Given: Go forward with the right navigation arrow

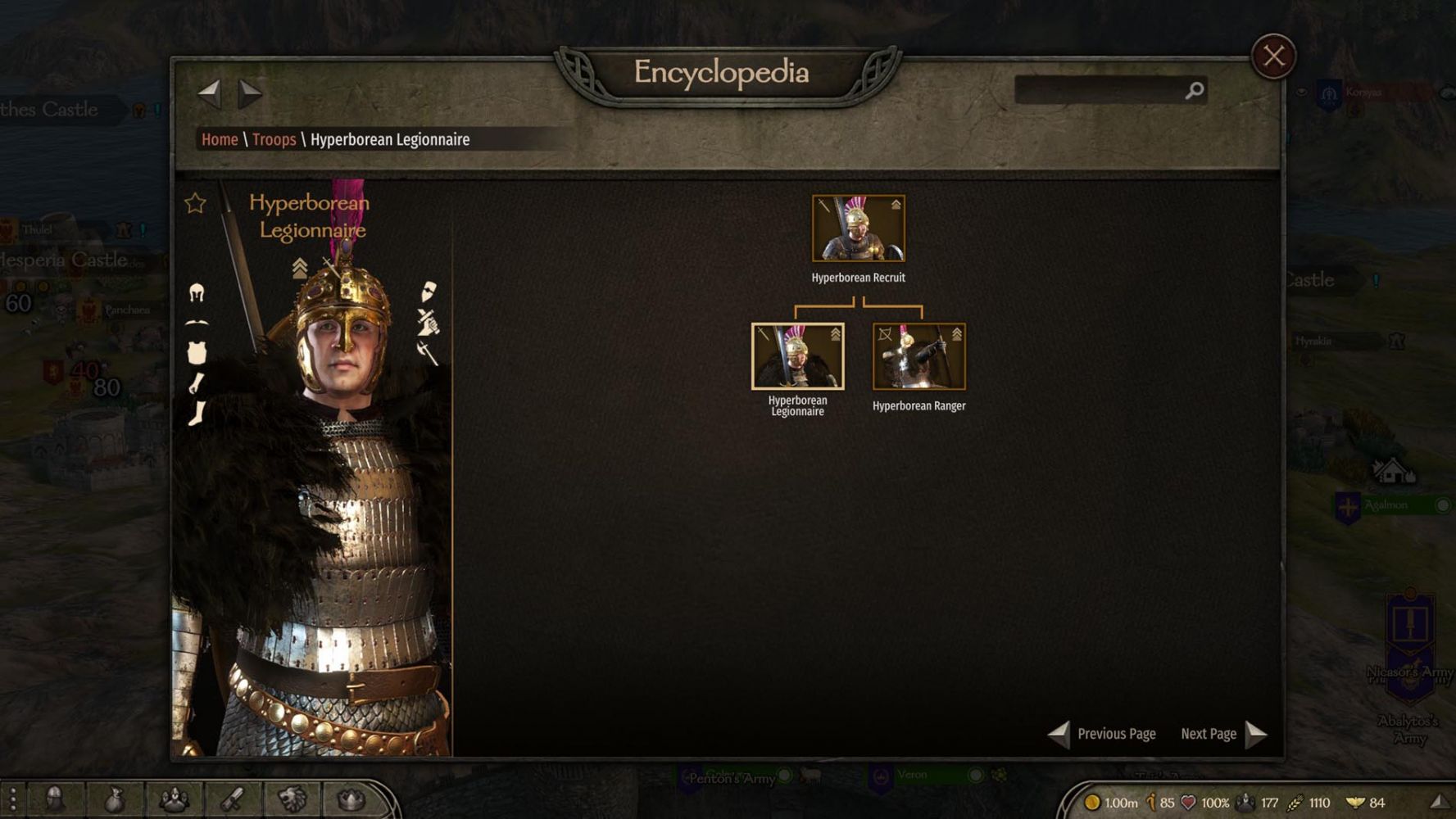Looking at the screenshot, I should point(249,93).
